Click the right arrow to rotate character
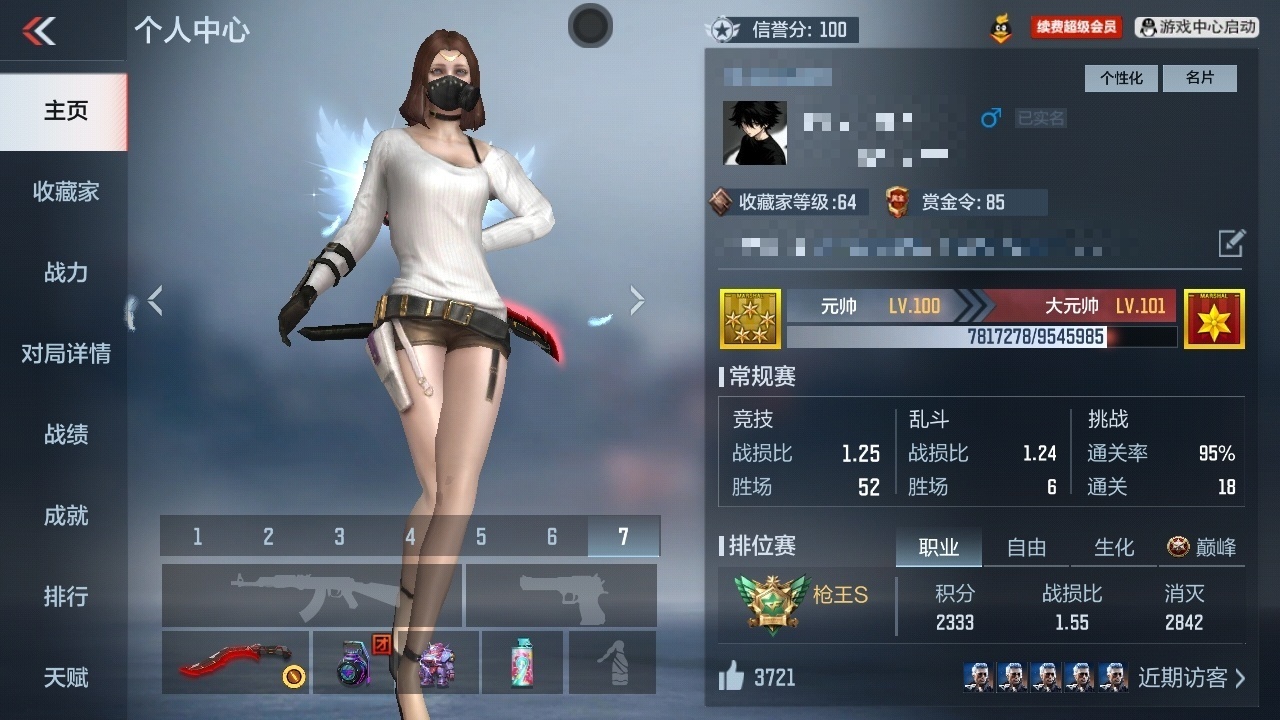1280x720 pixels. pos(637,299)
